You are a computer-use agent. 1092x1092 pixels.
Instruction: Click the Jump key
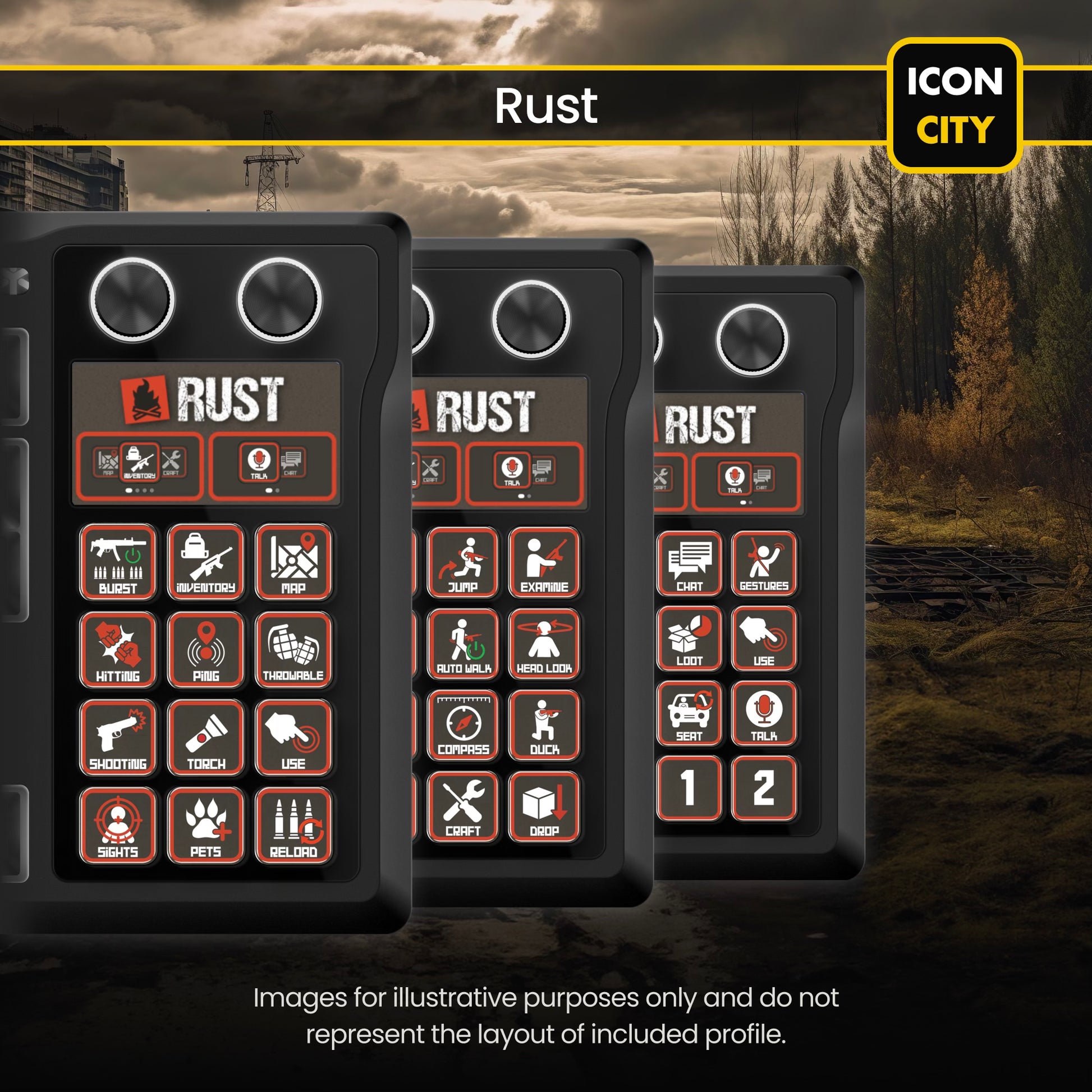click(463, 562)
